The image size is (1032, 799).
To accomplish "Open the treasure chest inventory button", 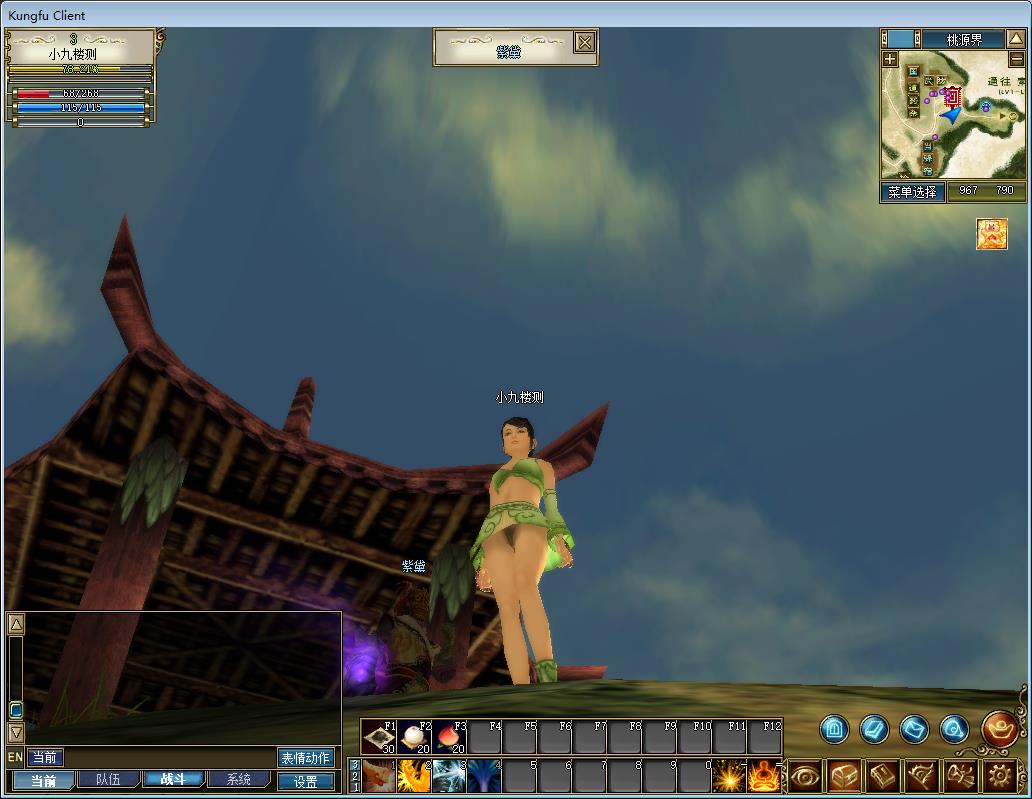I will [843, 776].
